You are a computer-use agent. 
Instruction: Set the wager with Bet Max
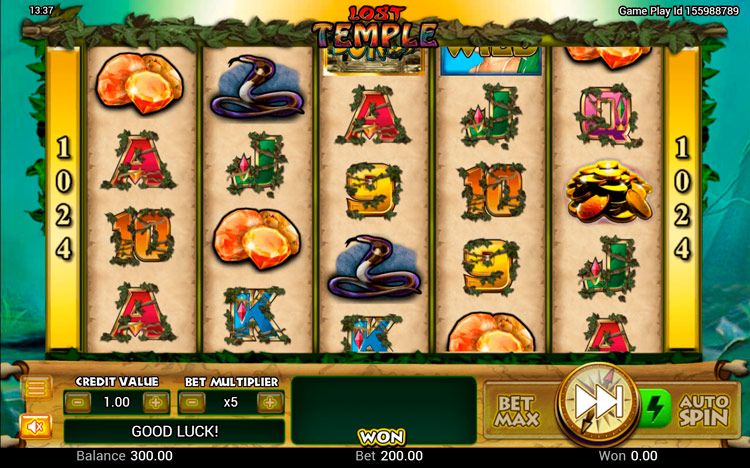click(517, 410)
